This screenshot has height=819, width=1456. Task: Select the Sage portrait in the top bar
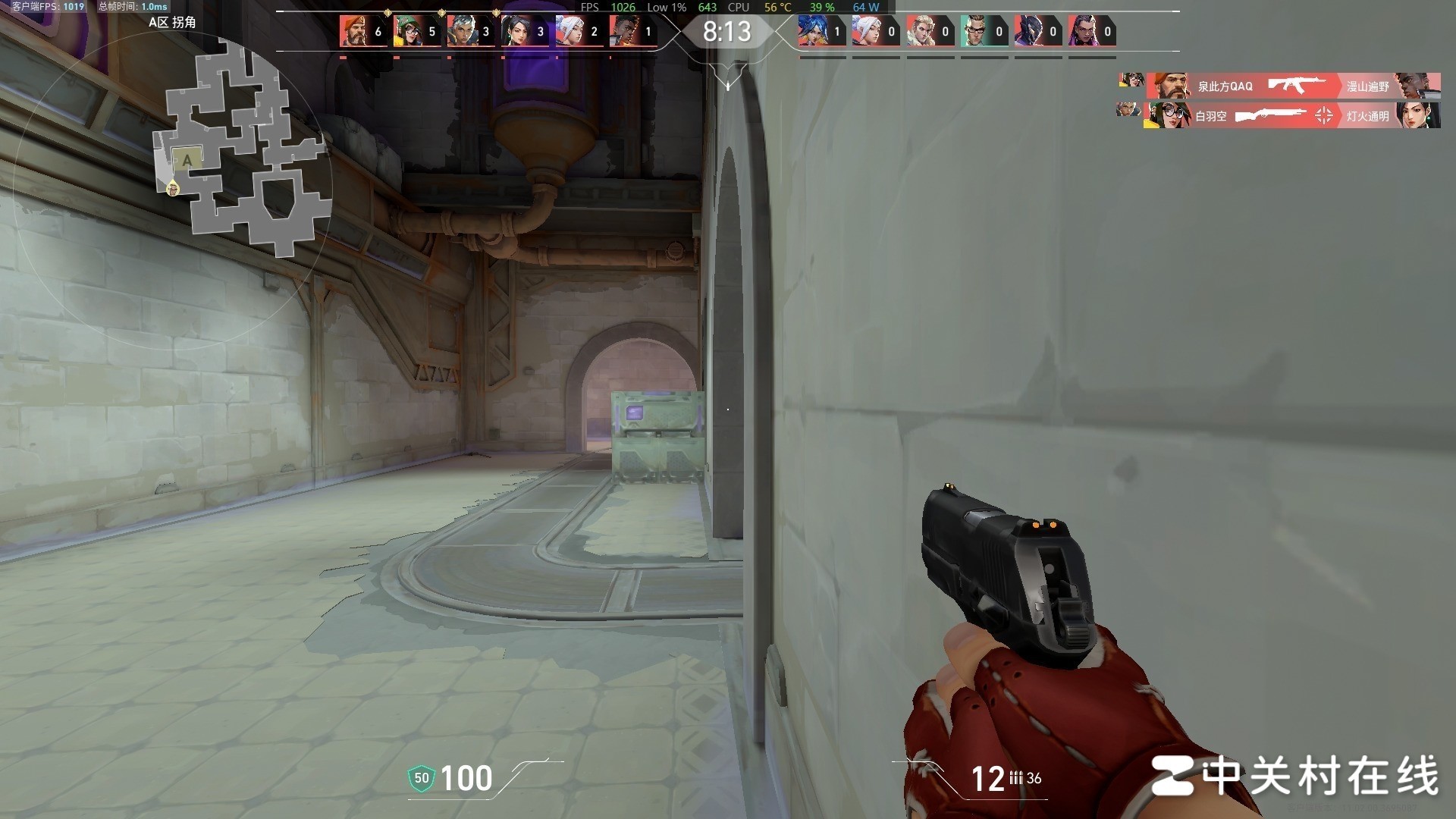[515, 31]
